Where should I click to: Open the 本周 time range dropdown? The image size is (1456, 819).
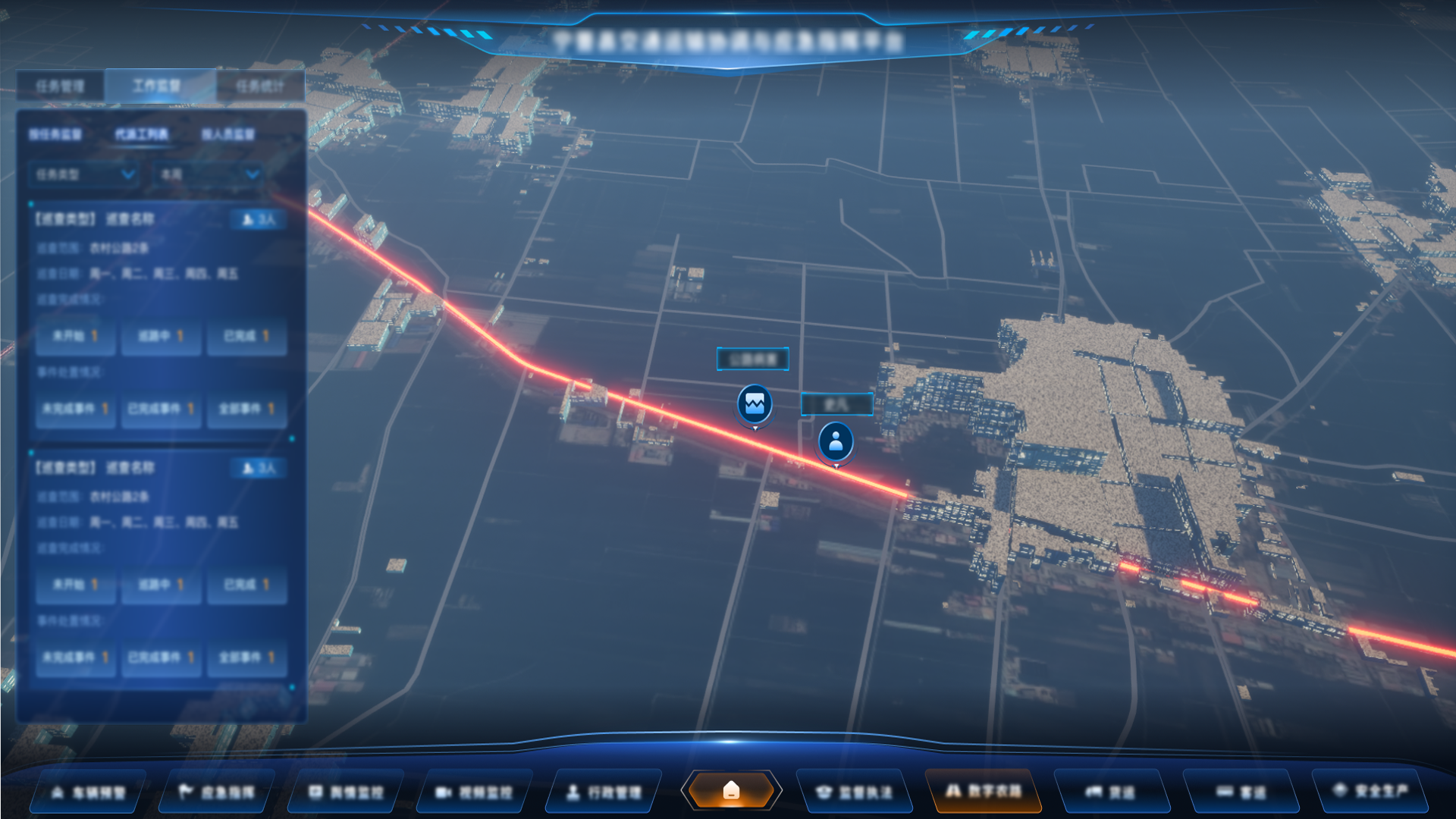pyautogui.click(x=209, y=174)
